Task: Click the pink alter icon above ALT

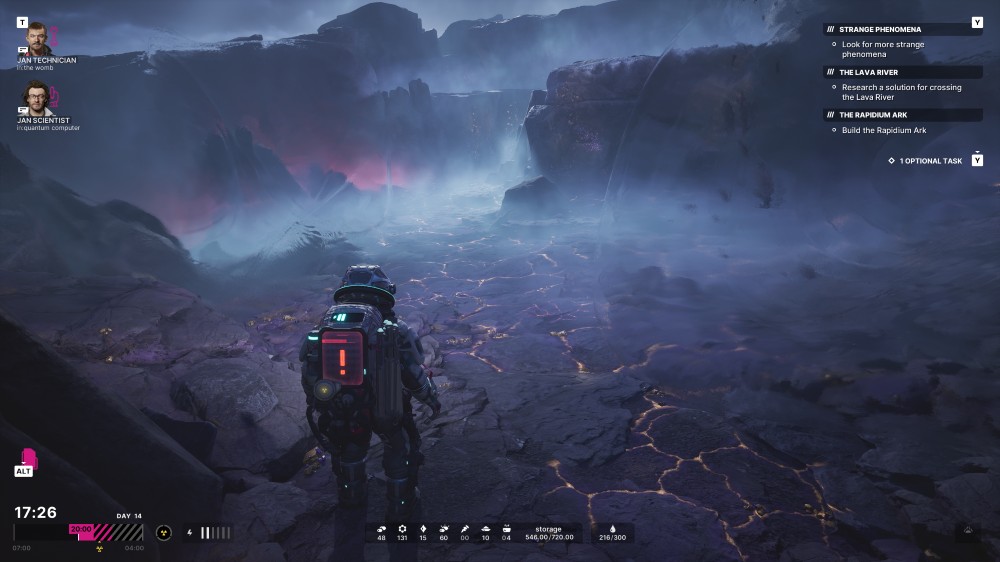Action: [23, 456]
